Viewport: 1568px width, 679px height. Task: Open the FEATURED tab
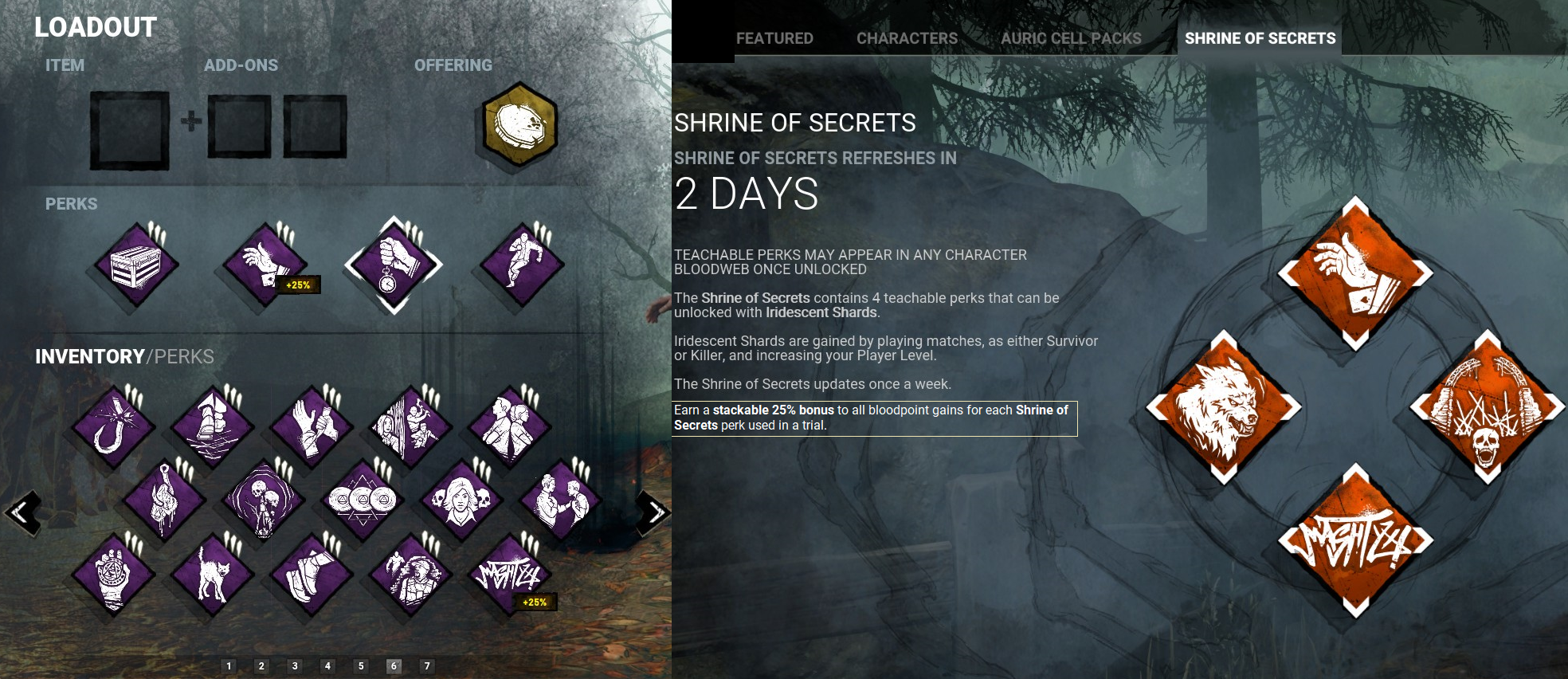(x=774, y=37)
